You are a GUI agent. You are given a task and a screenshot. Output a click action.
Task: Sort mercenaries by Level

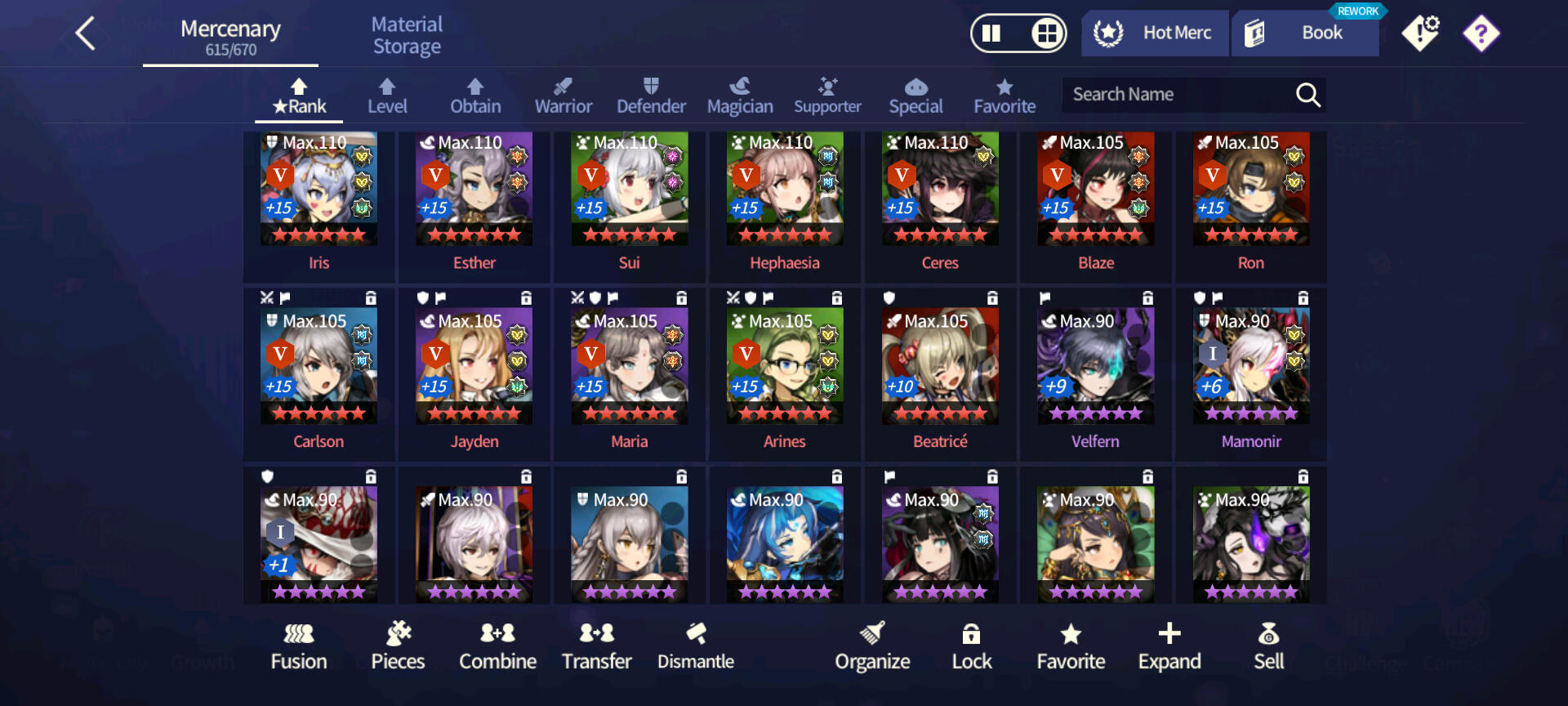pyautogui.click(x=387, y=96)
